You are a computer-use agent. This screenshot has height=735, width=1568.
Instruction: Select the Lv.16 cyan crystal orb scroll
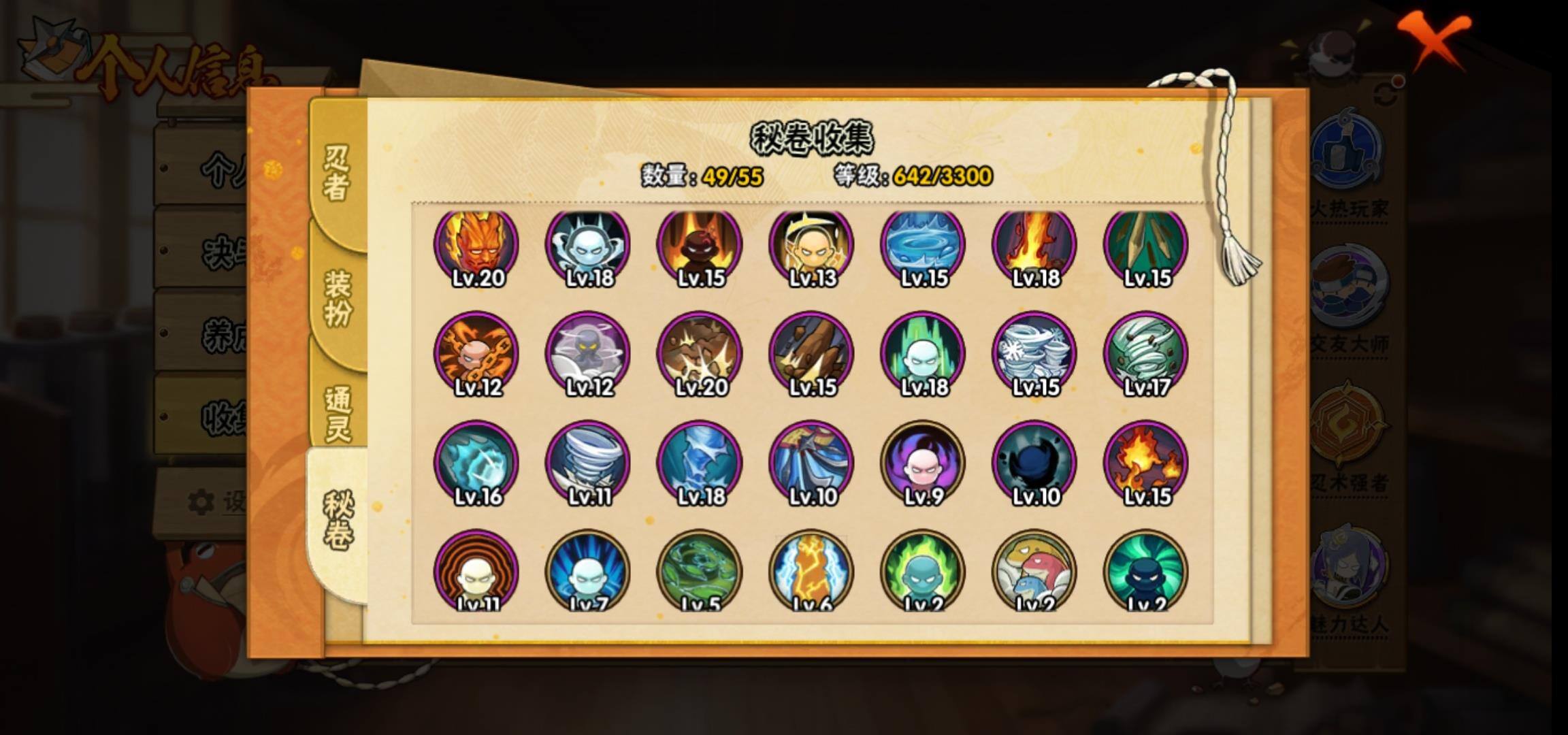tap(476, 463)
